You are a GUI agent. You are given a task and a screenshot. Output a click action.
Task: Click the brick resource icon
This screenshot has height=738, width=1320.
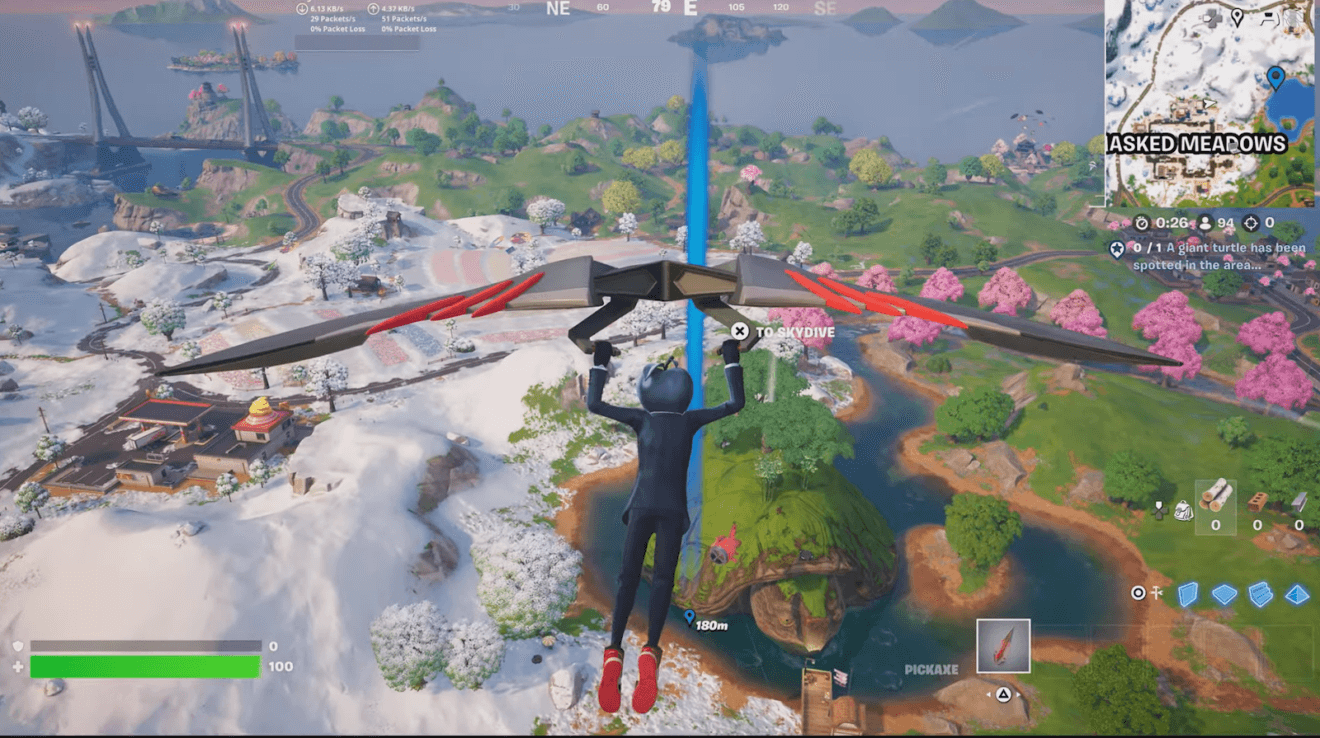tap(1258, 501)
